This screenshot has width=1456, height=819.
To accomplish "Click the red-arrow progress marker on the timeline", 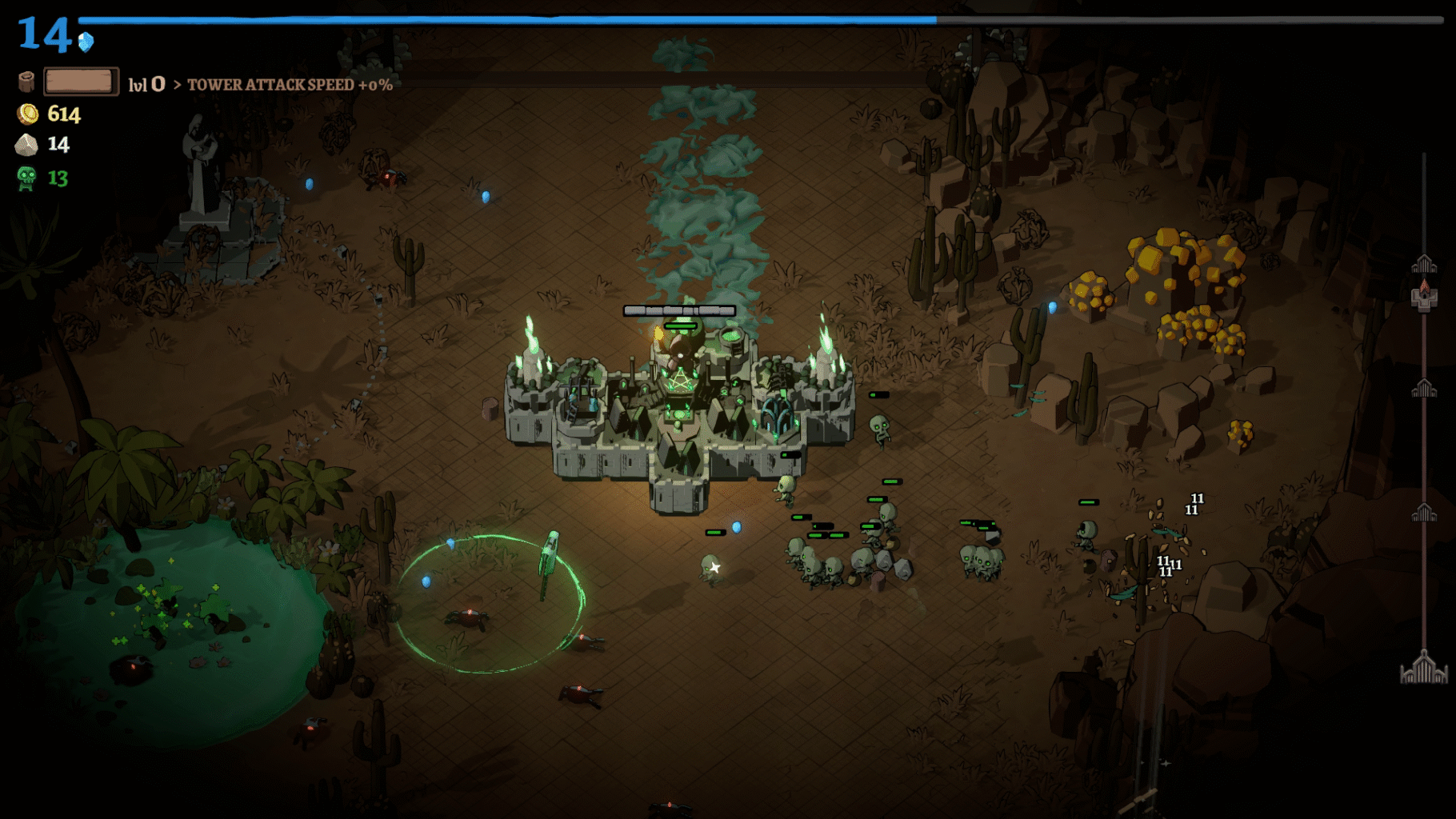I will click(x=1424, y=294).
